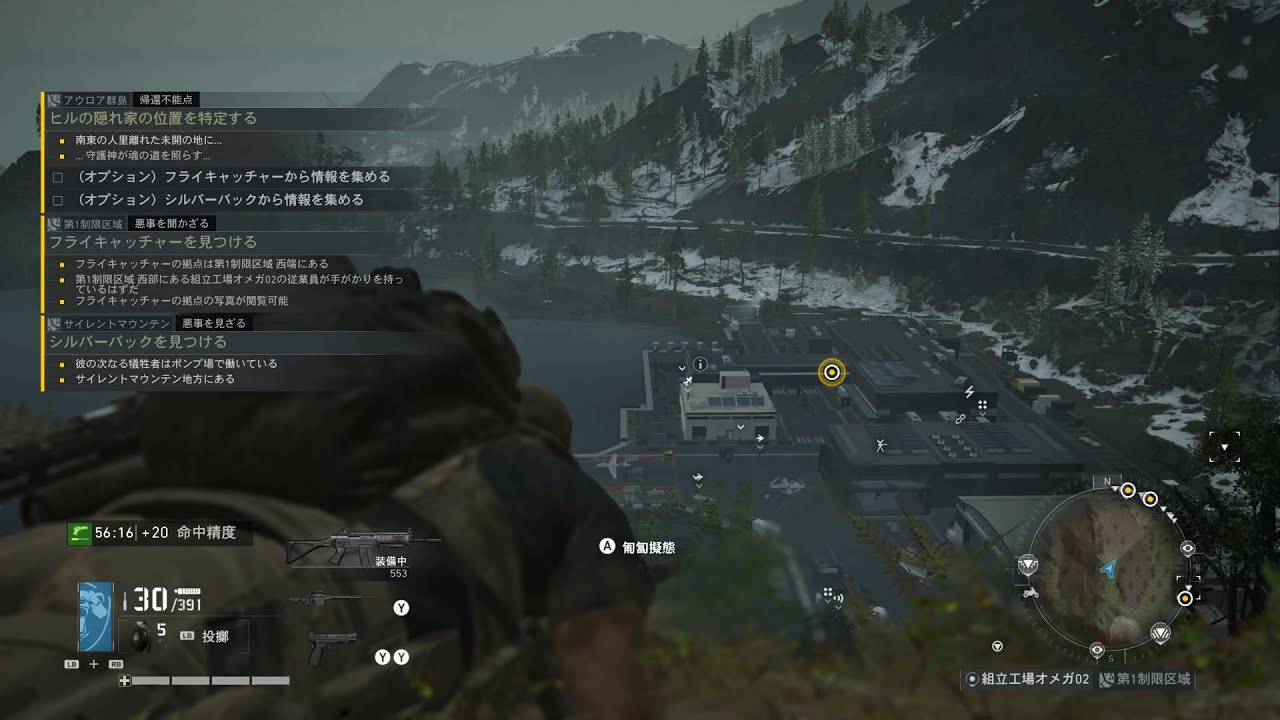Check the フライキャッチャーから情報を集める optional objective

click(x=57, y=176)
